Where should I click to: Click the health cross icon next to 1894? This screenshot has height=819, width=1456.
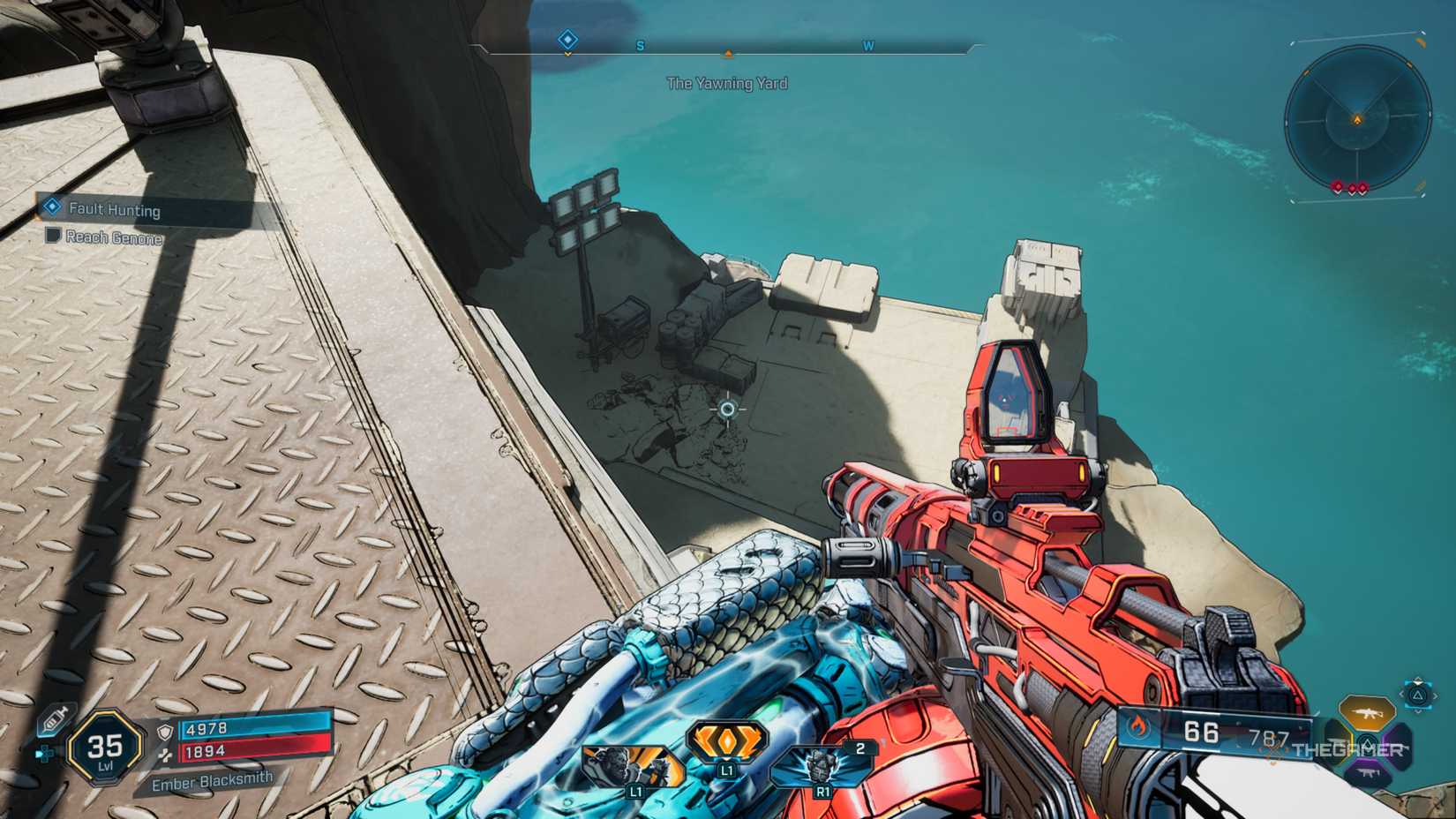(x=166, y=755)
